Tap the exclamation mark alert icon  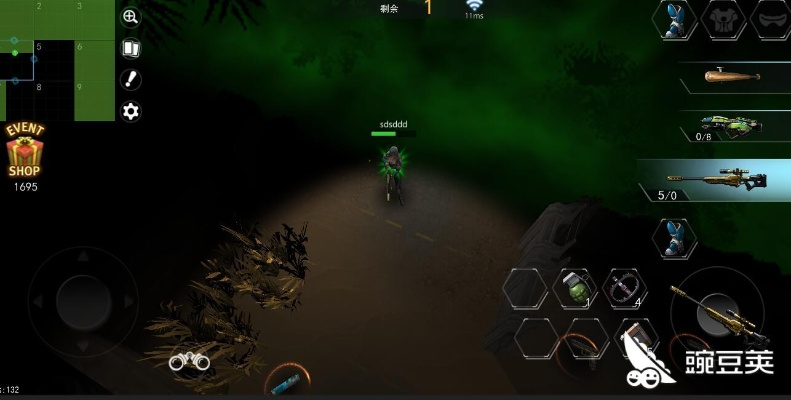coord(130,80)
